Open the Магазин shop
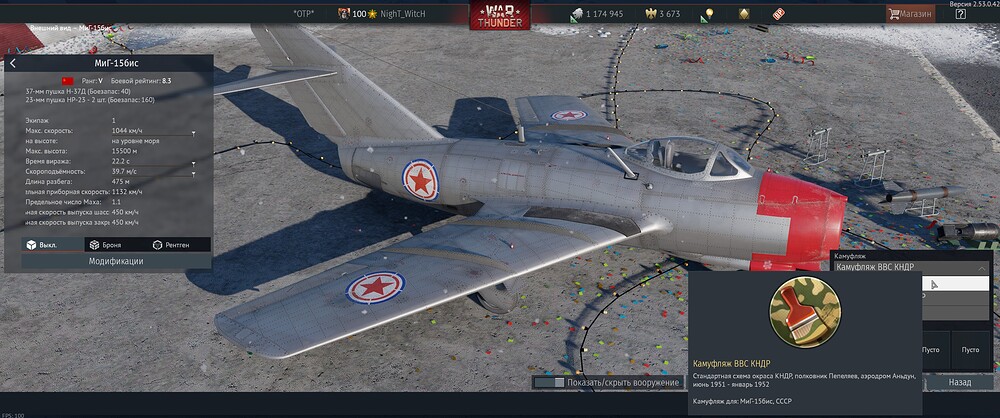The height and width of the screenshot is (418, 1000). click(910, 14)
